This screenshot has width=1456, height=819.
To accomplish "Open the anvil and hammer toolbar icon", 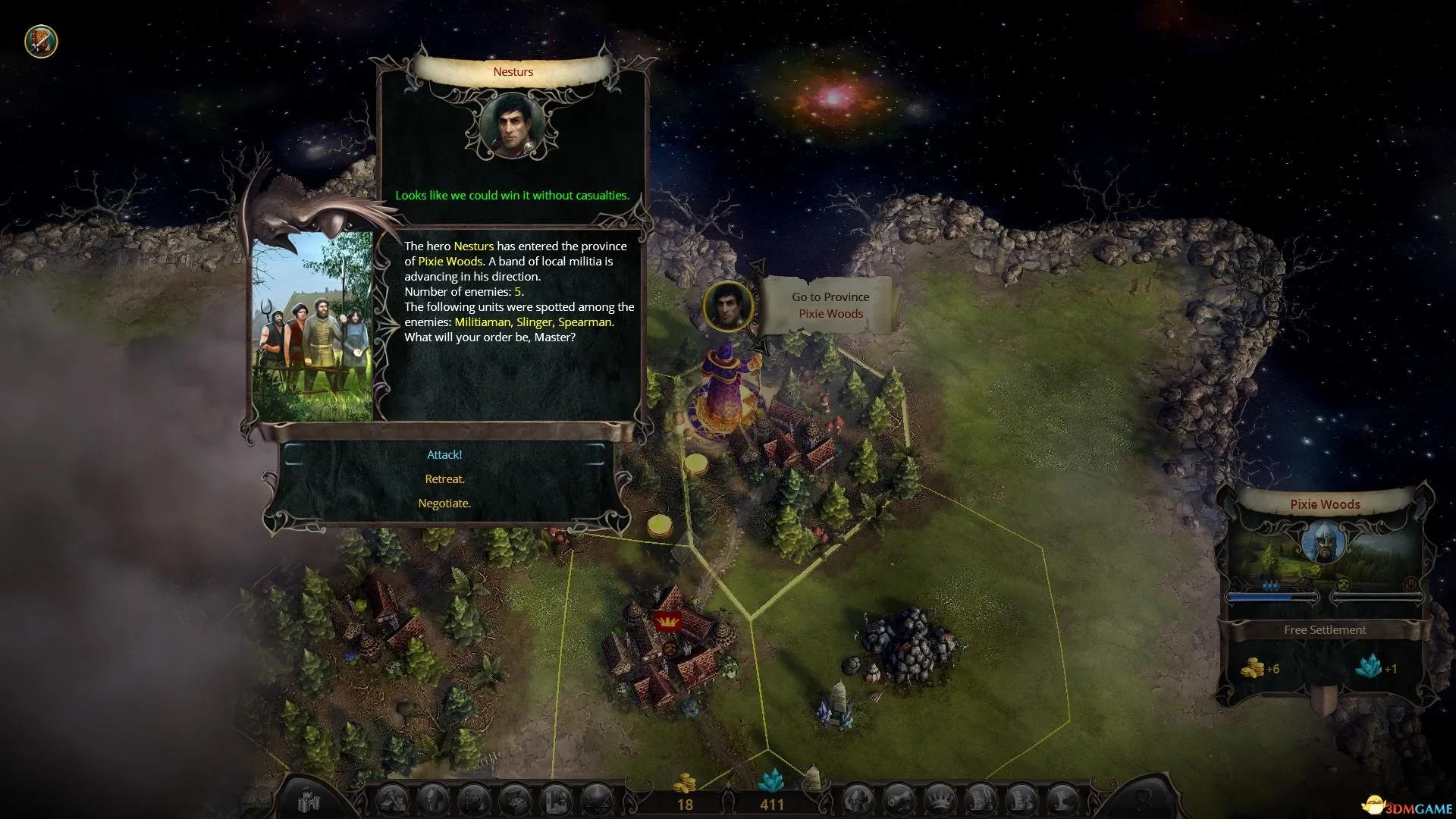I will [x=393, y=800].
